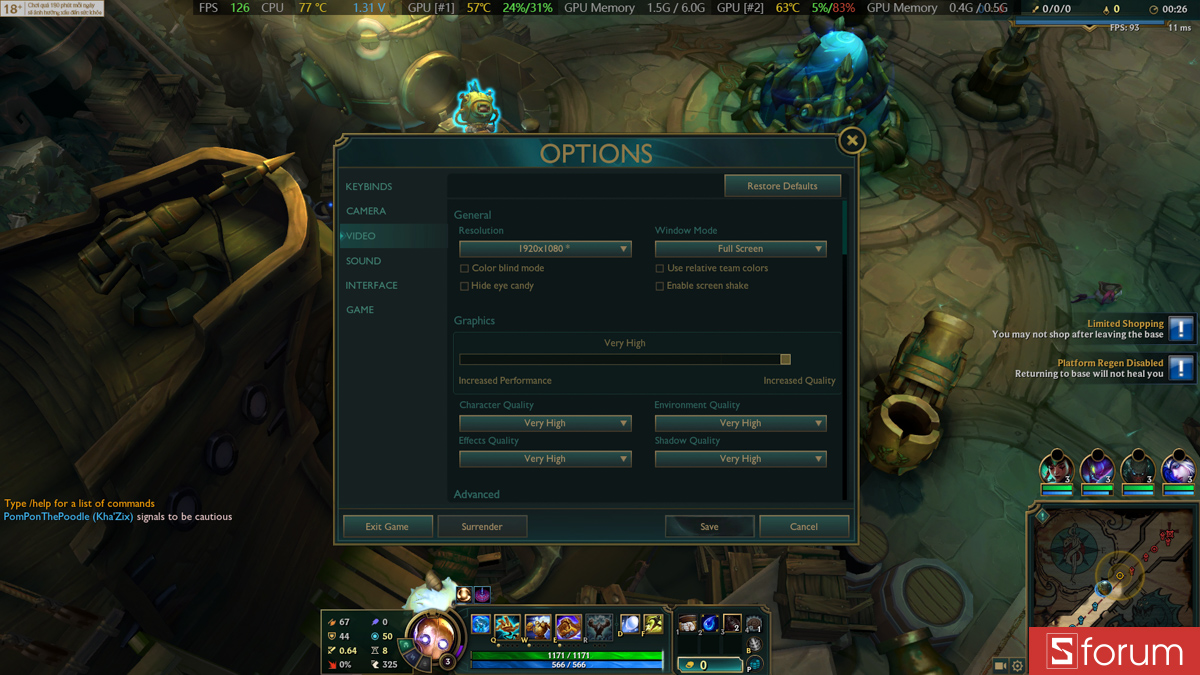1200x675 pixels.
Task: Enable Color blind mode checkbox
Action: click(464, 268)
